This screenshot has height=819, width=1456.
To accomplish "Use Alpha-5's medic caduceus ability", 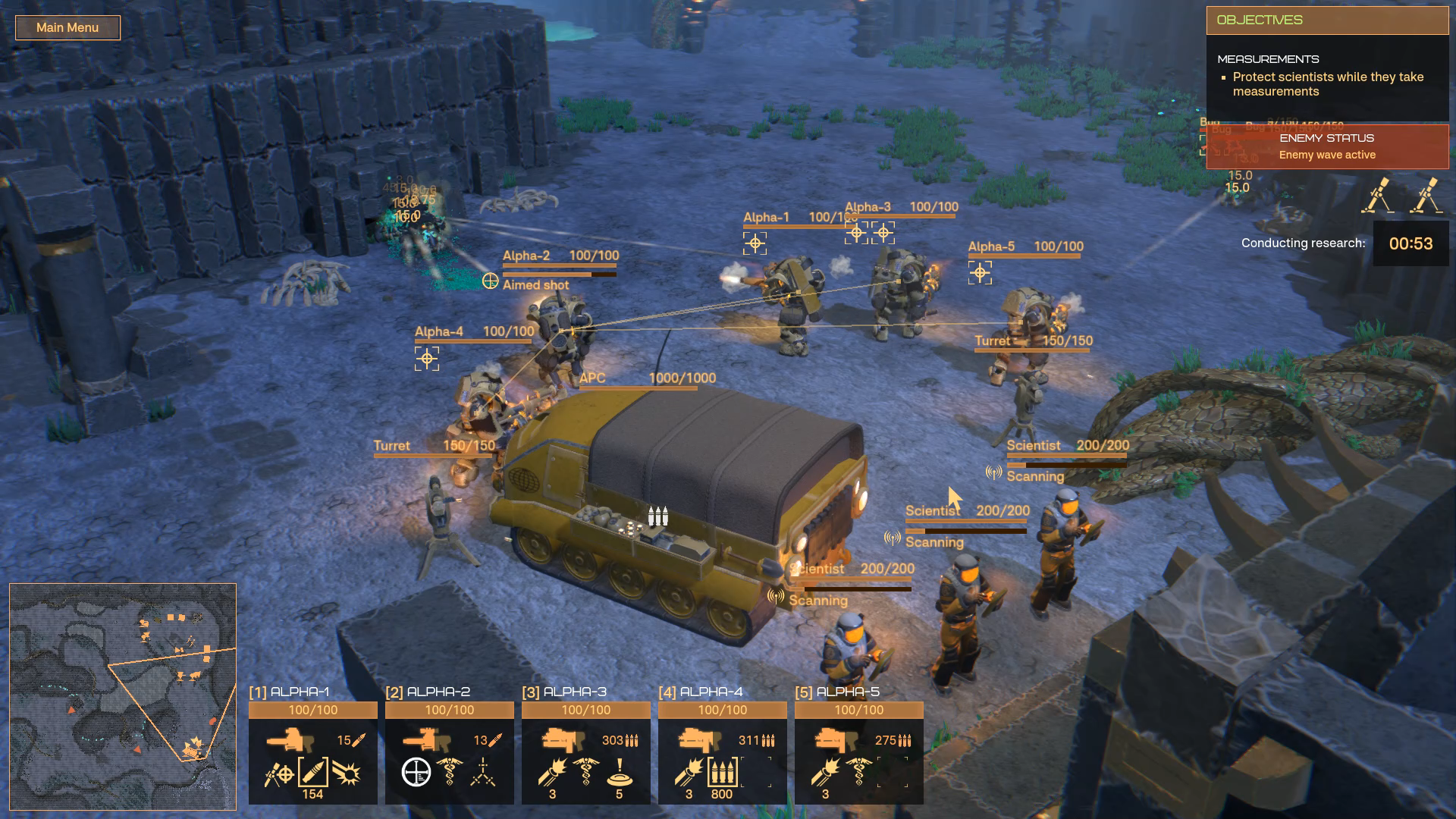I will click(858, 773).
